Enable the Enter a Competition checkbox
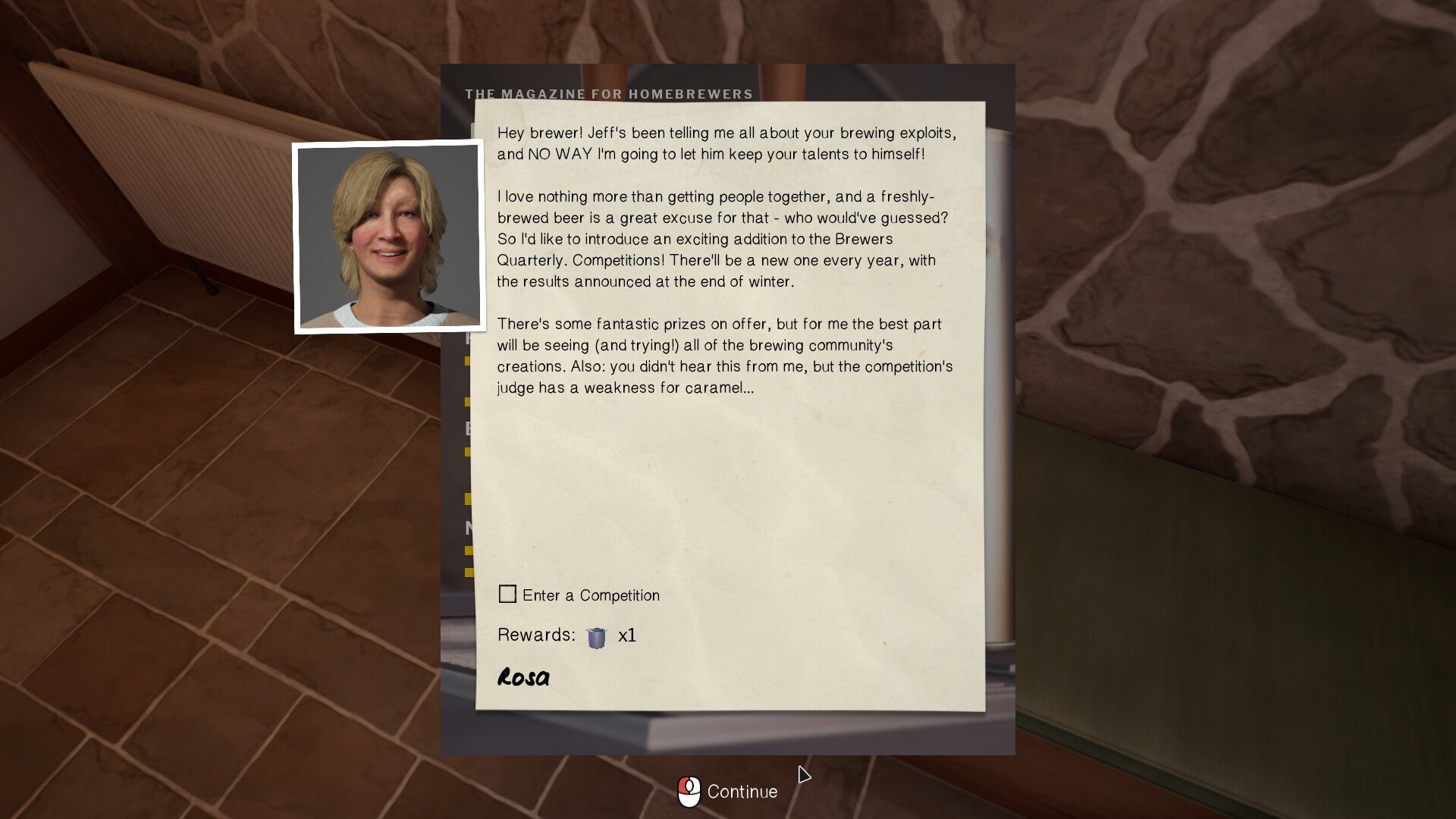The width and height of the screenshot is (1456, 819). tap(507, 595)
